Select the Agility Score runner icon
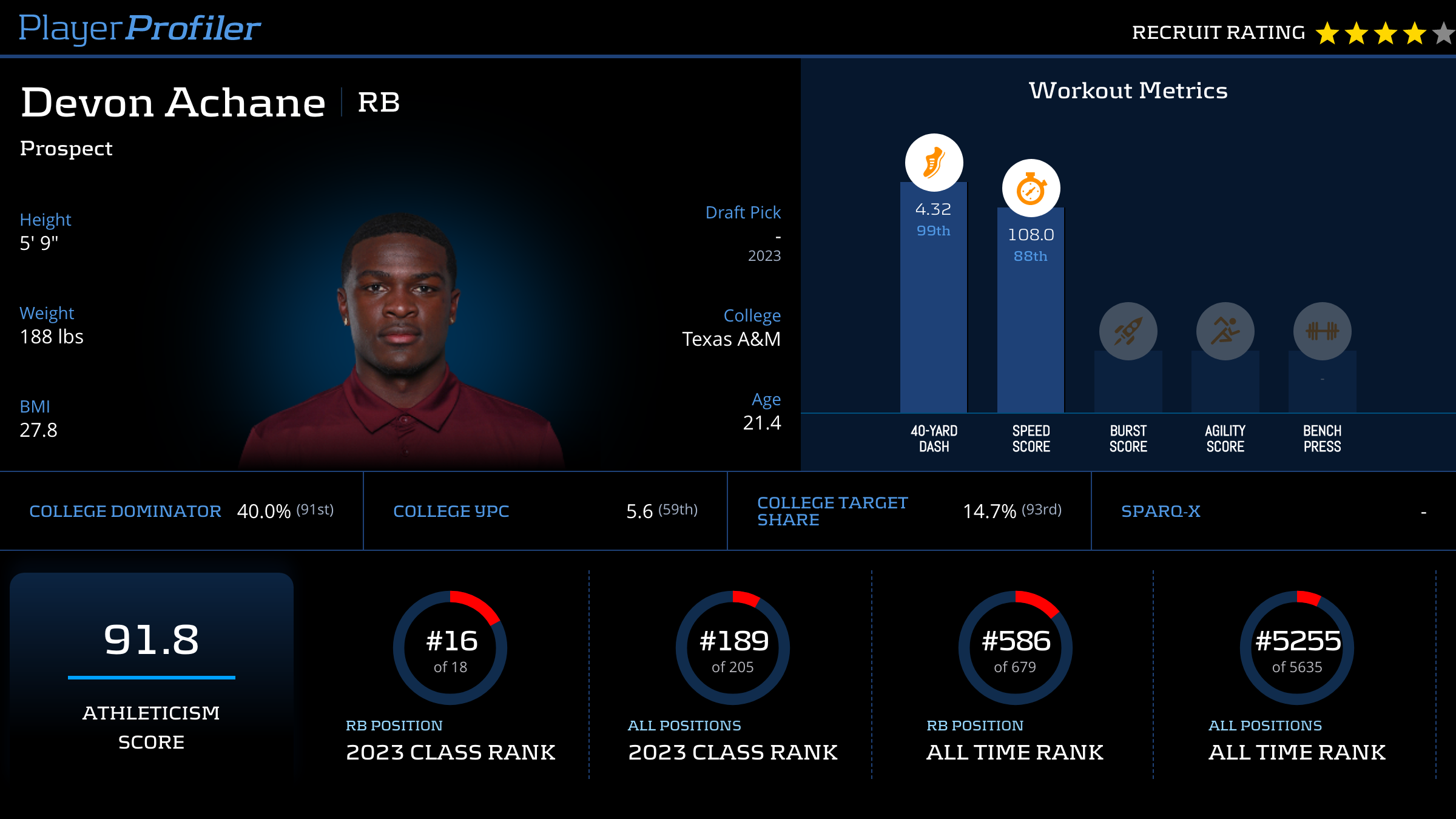This screenshot has height=819, width=1456. pyautogui.click(x=1225, y=331)
